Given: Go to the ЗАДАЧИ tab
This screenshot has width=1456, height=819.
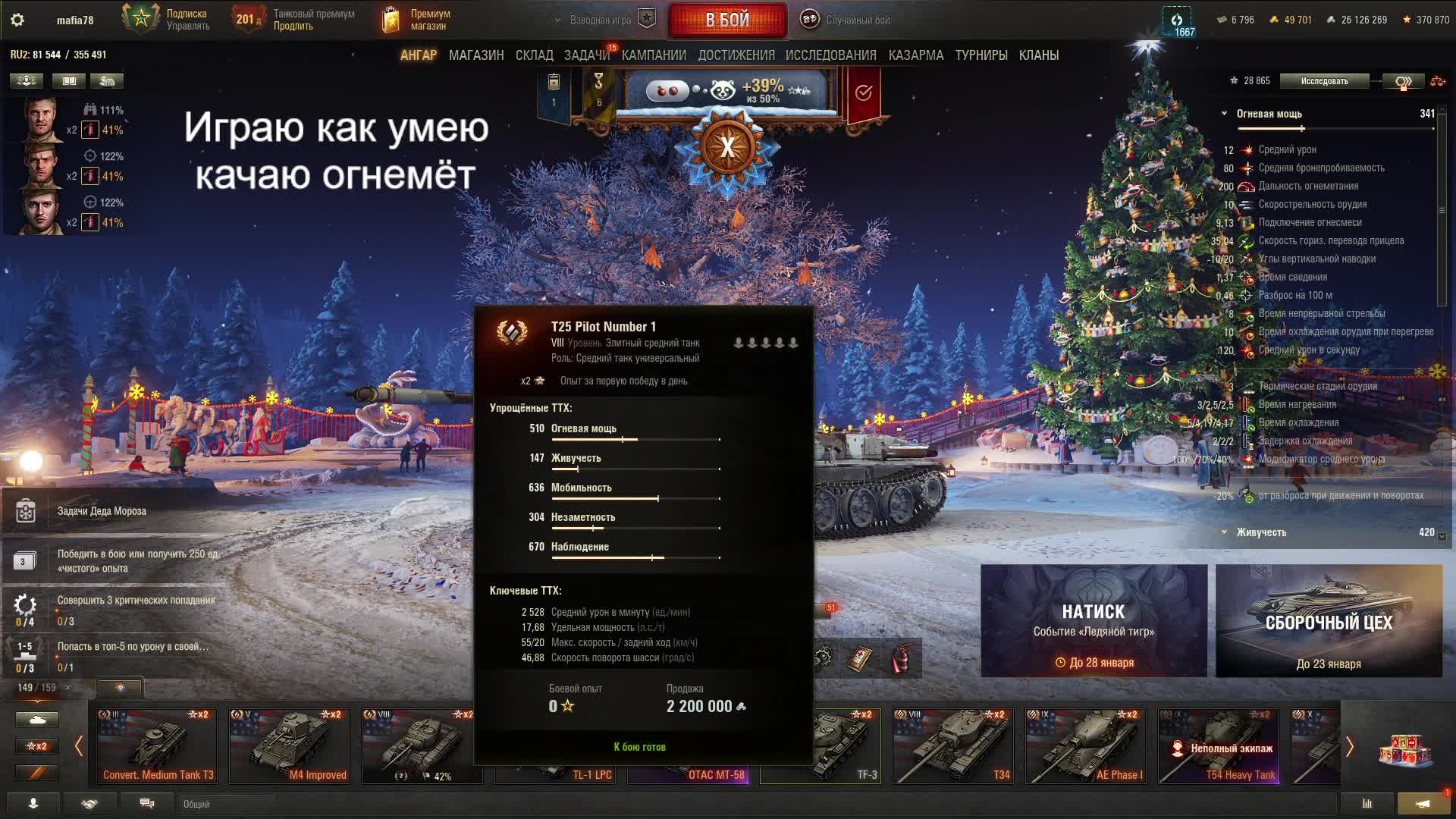Looking at the screenshot, I should [x=586, y=55].
